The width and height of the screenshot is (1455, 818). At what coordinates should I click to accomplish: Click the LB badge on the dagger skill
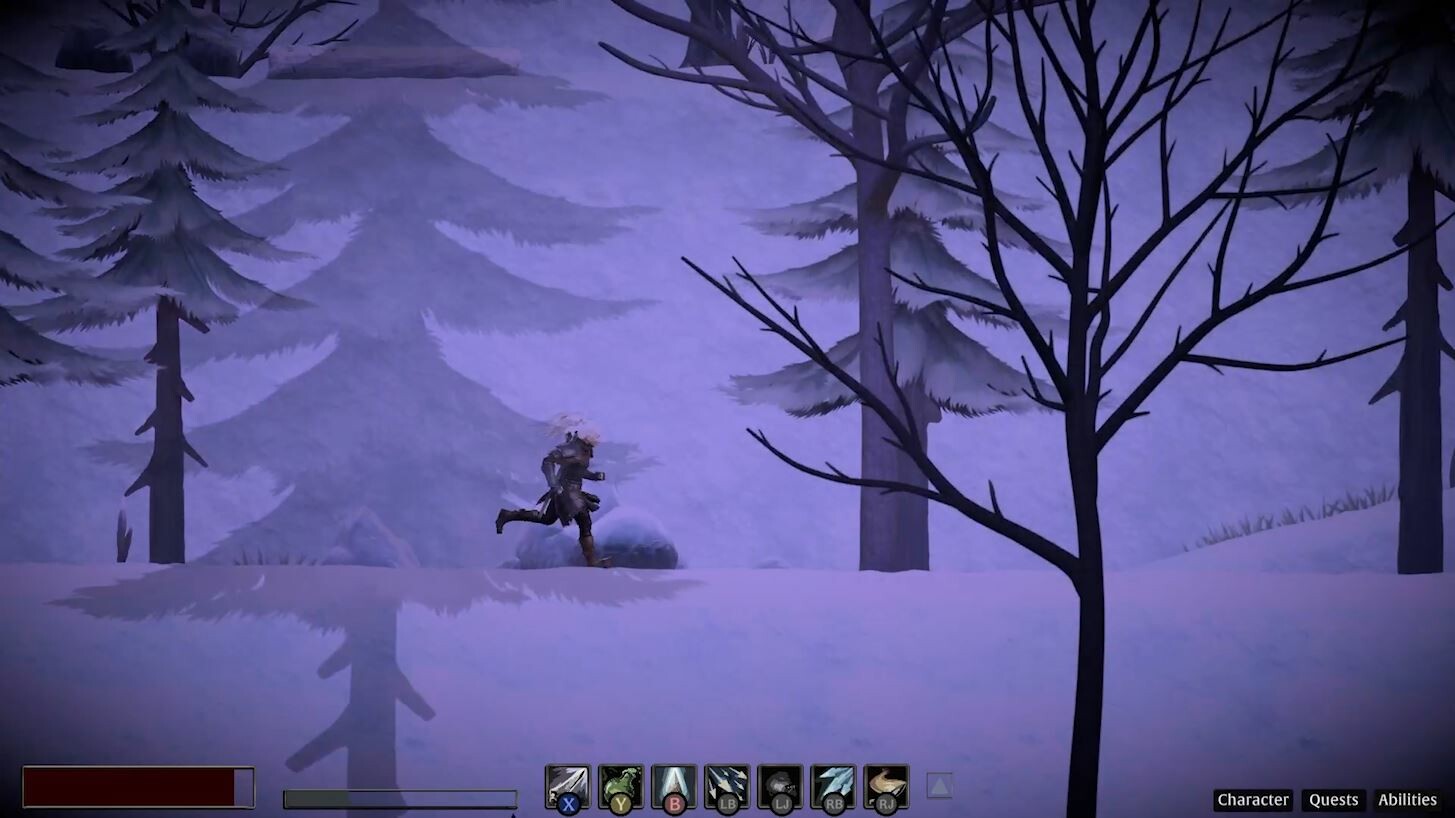click(x=727, y=803)
